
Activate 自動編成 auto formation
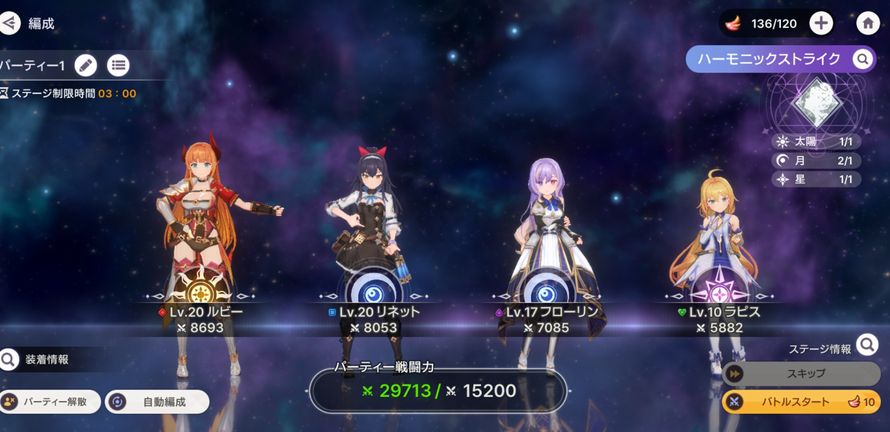coord(157,402)
